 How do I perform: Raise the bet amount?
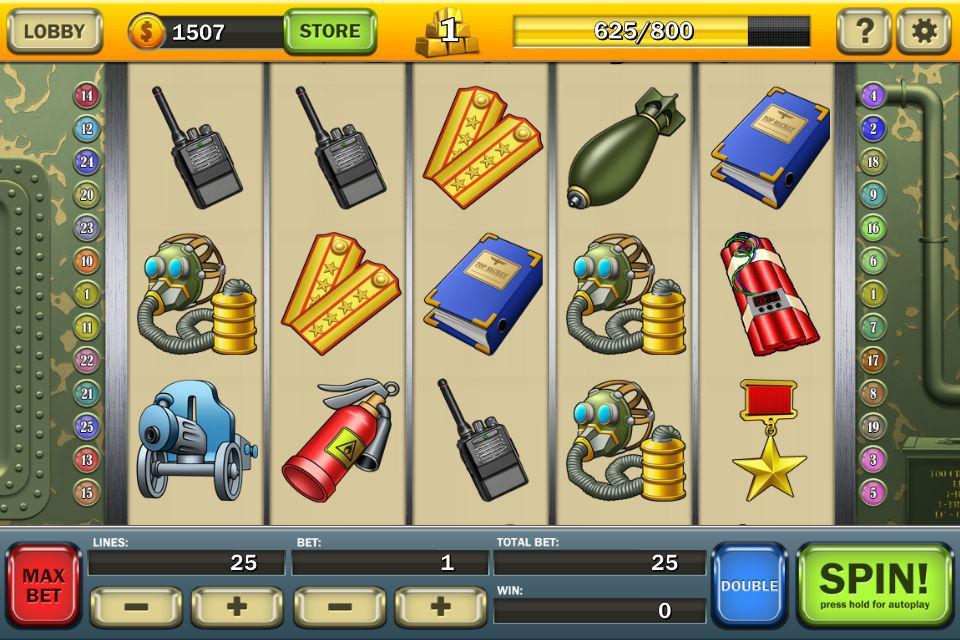point(440,607)
